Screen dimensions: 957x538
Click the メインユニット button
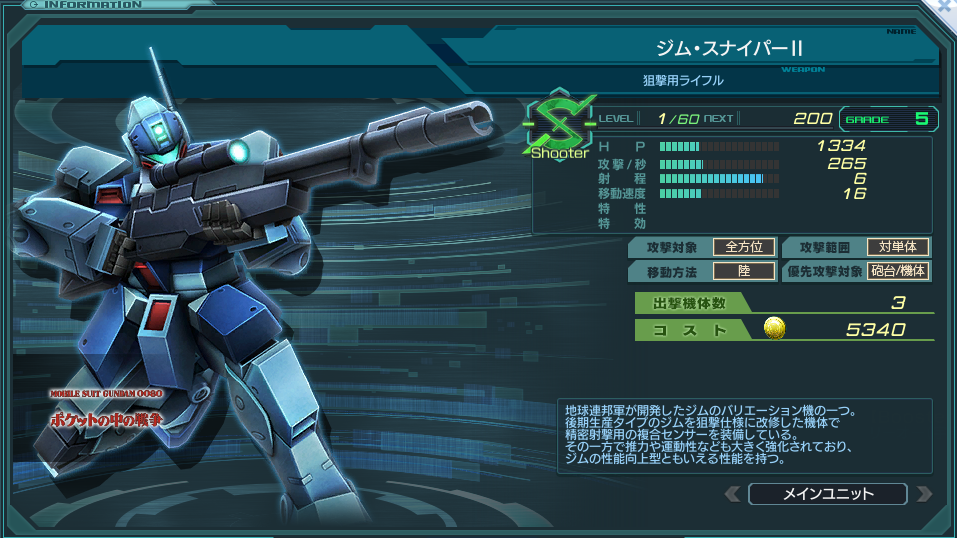click(x=827, y=494)
